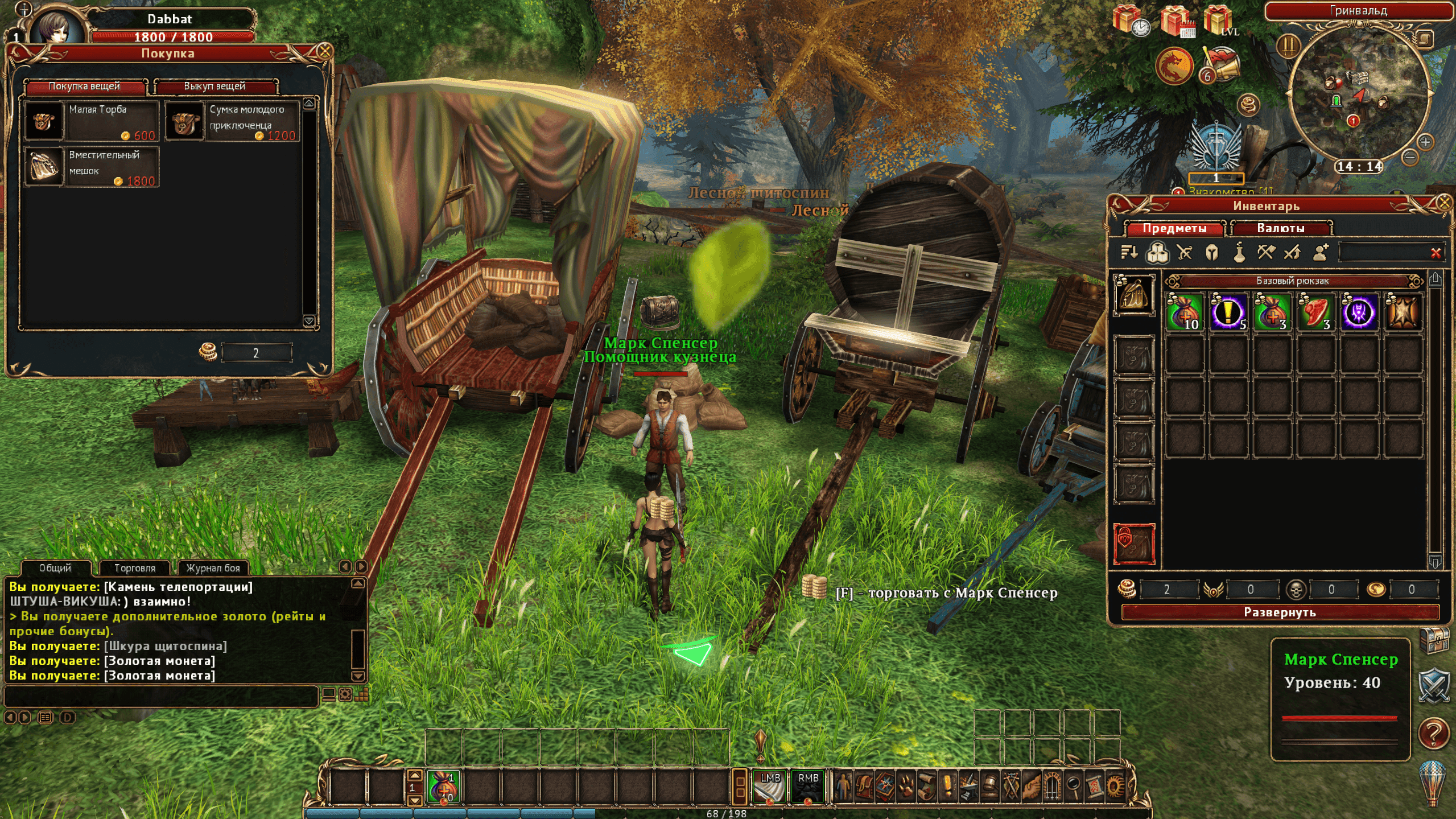This screenshot has width=1456, height=819.
Task: Zoom out the minimap with minus button
Action: pyautogui.click(x=1409, y=157)
